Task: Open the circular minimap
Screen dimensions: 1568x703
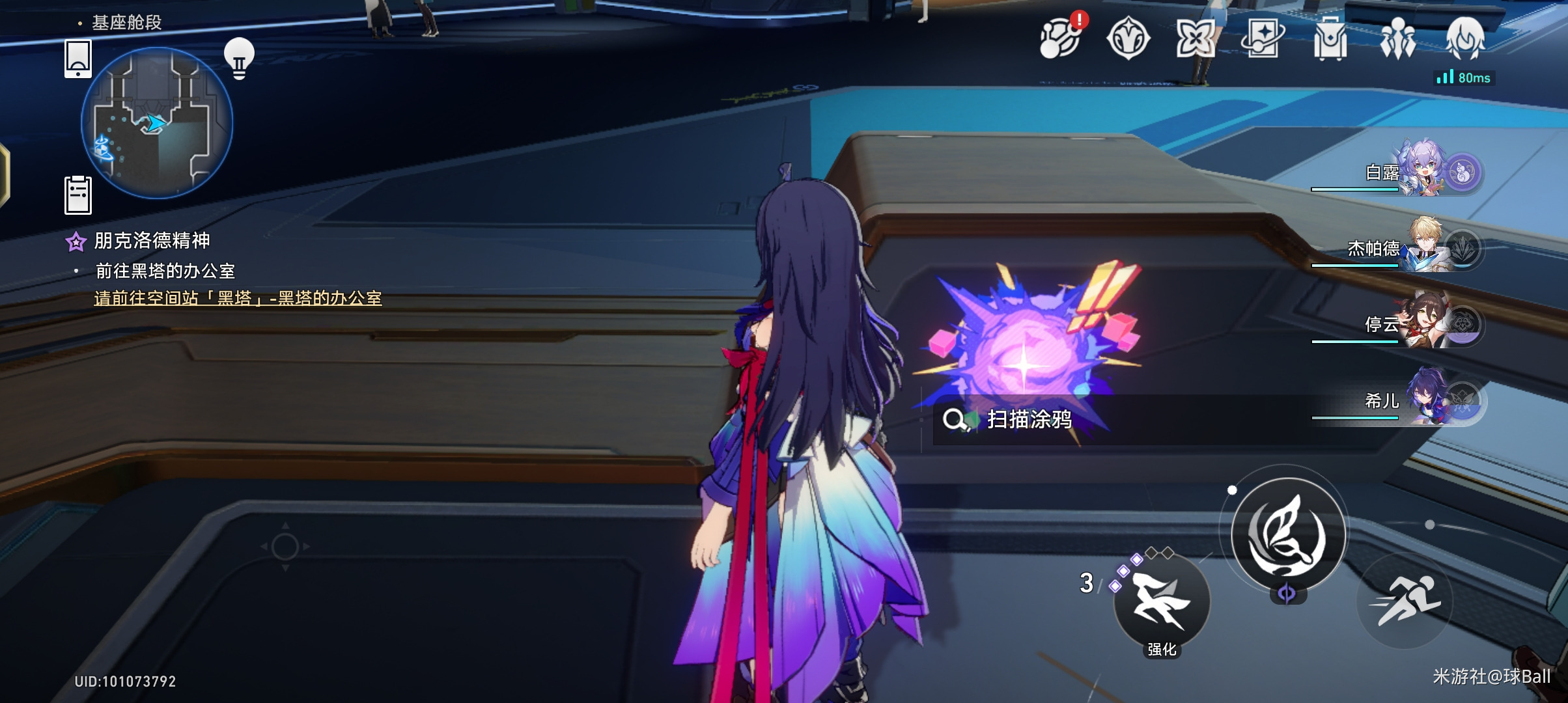Action: click(157, 122)
